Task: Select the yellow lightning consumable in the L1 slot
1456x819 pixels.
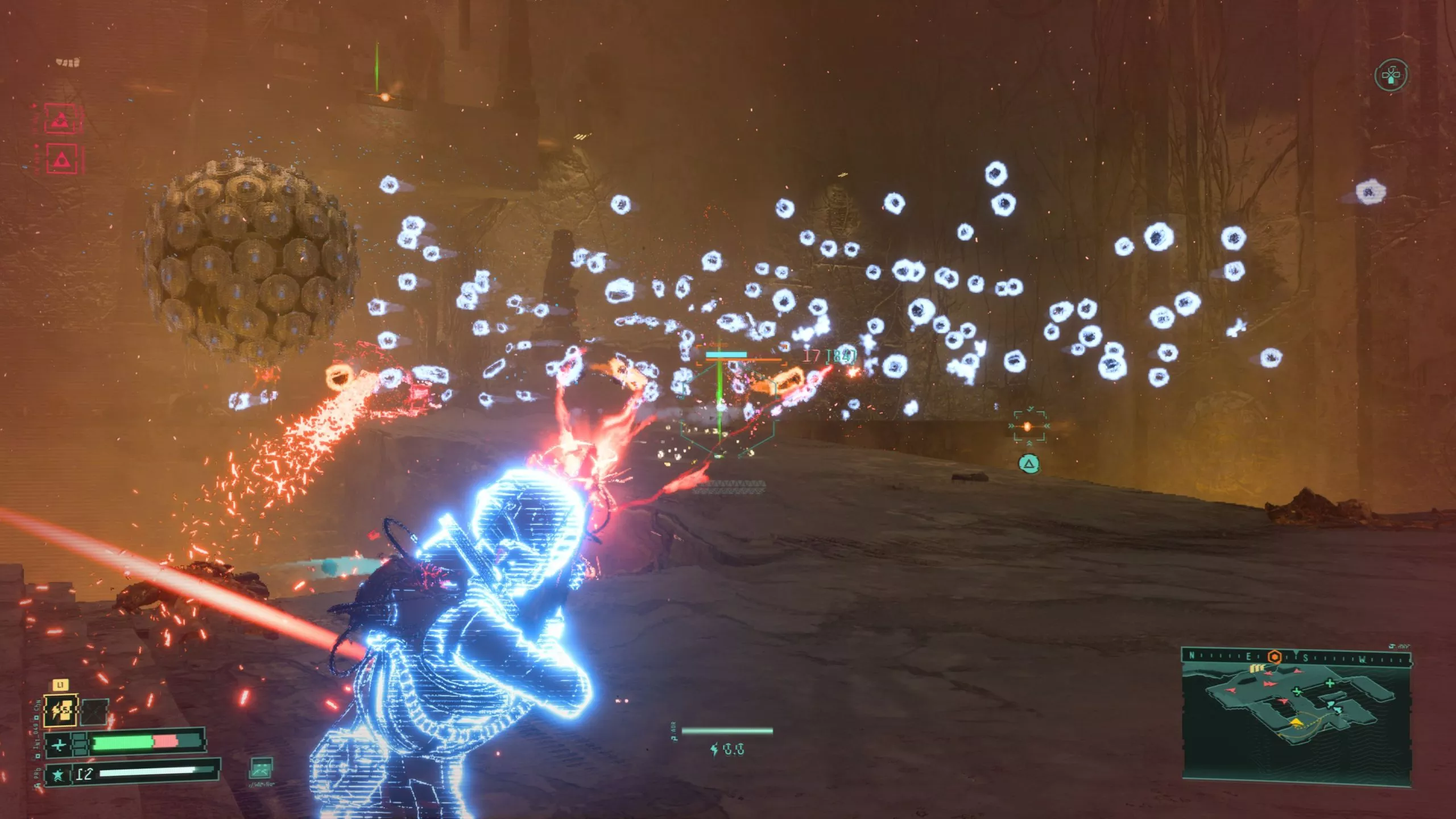Action: click(60, 712)
